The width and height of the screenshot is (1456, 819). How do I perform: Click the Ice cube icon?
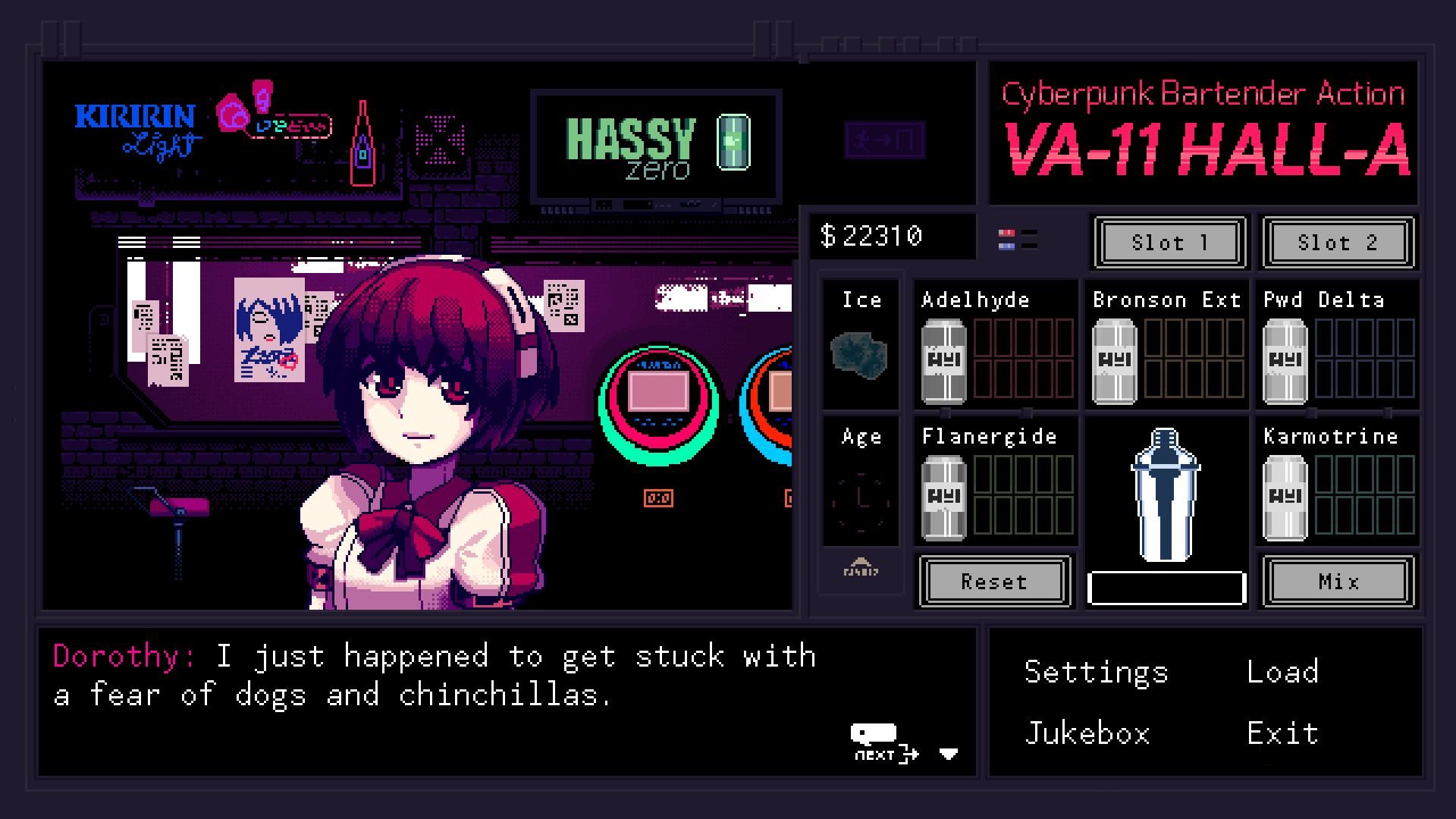[x=861, y=350]
